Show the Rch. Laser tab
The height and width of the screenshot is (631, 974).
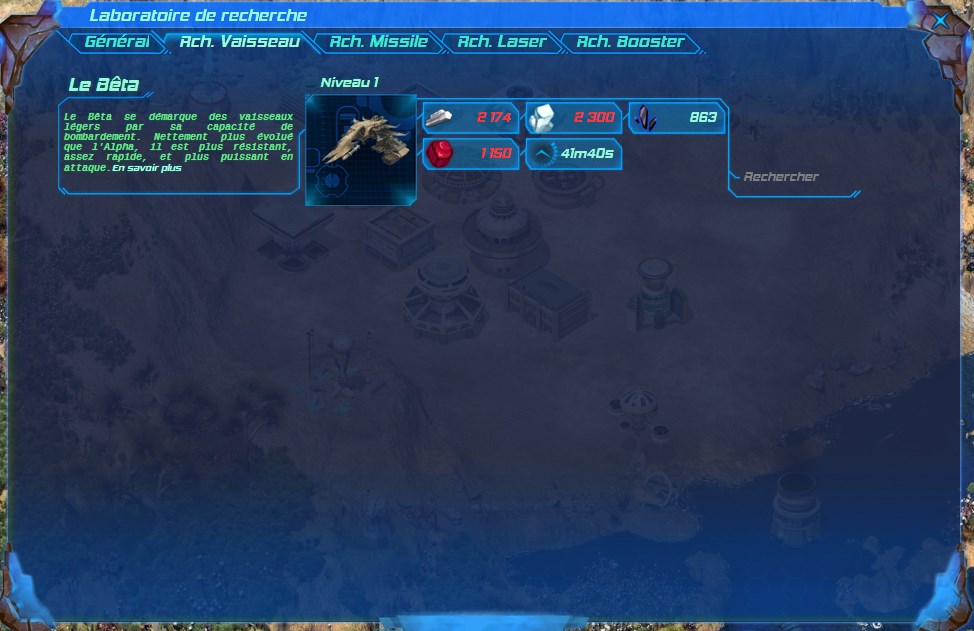click(501, 42)
